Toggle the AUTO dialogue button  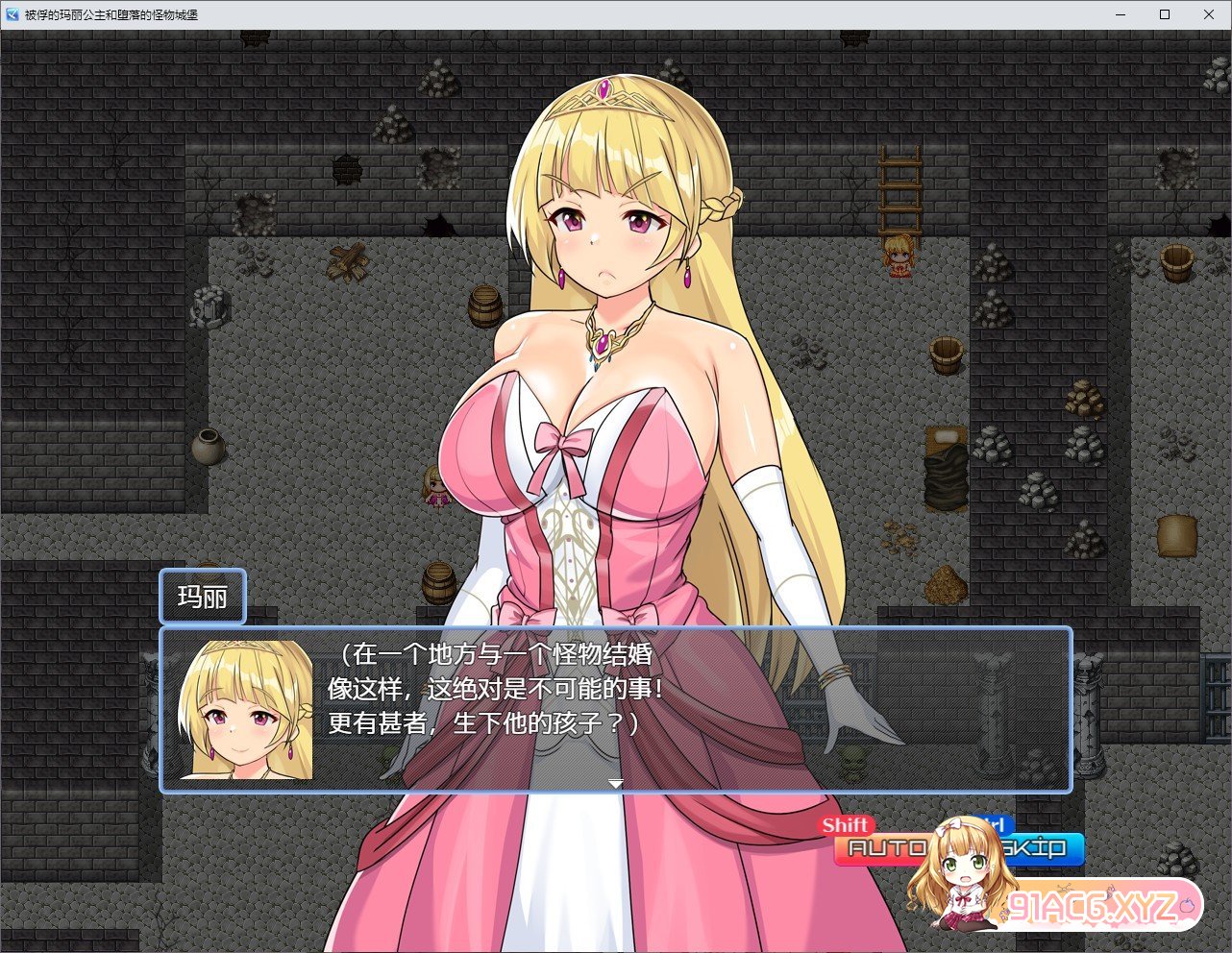click(882, 848)
